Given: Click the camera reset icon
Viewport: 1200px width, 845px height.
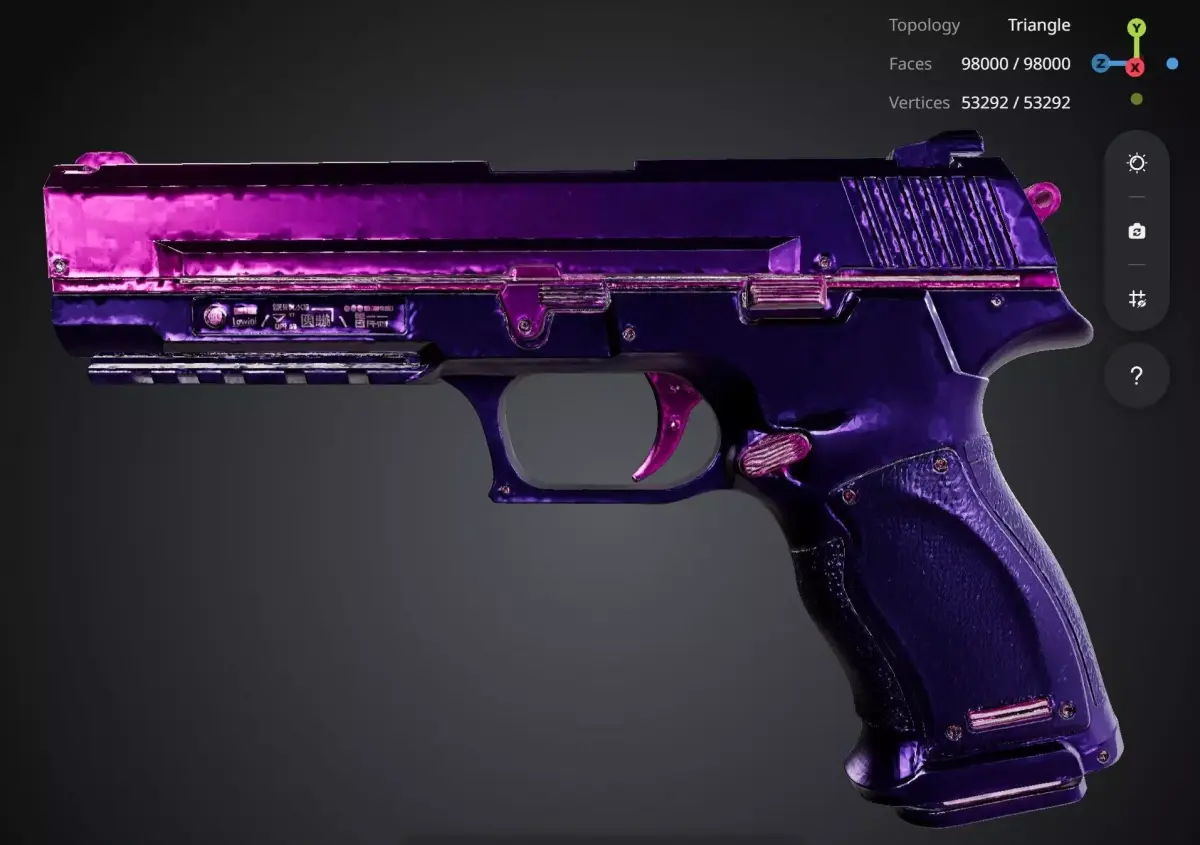Looking at the screenshot, I should point(1137,231).
